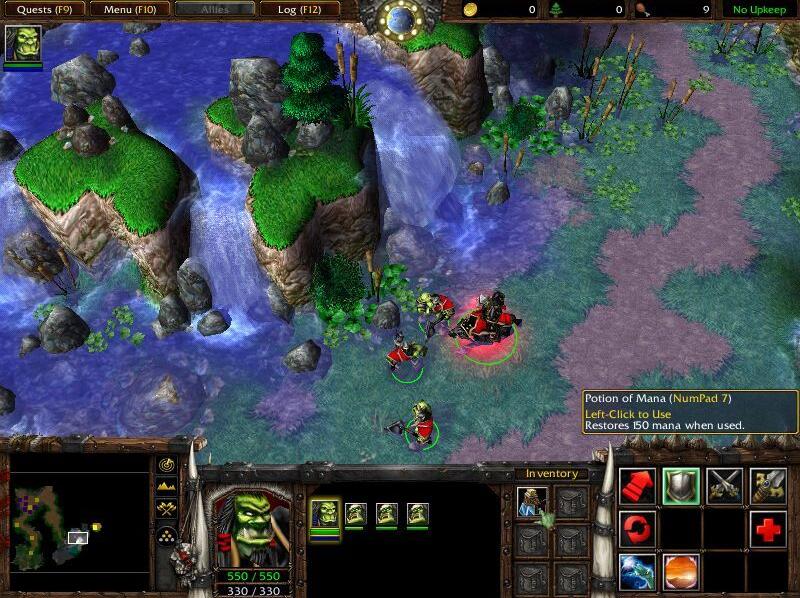Select the hero in the unit group panel
800x598 pixels.
click(325, 515)
